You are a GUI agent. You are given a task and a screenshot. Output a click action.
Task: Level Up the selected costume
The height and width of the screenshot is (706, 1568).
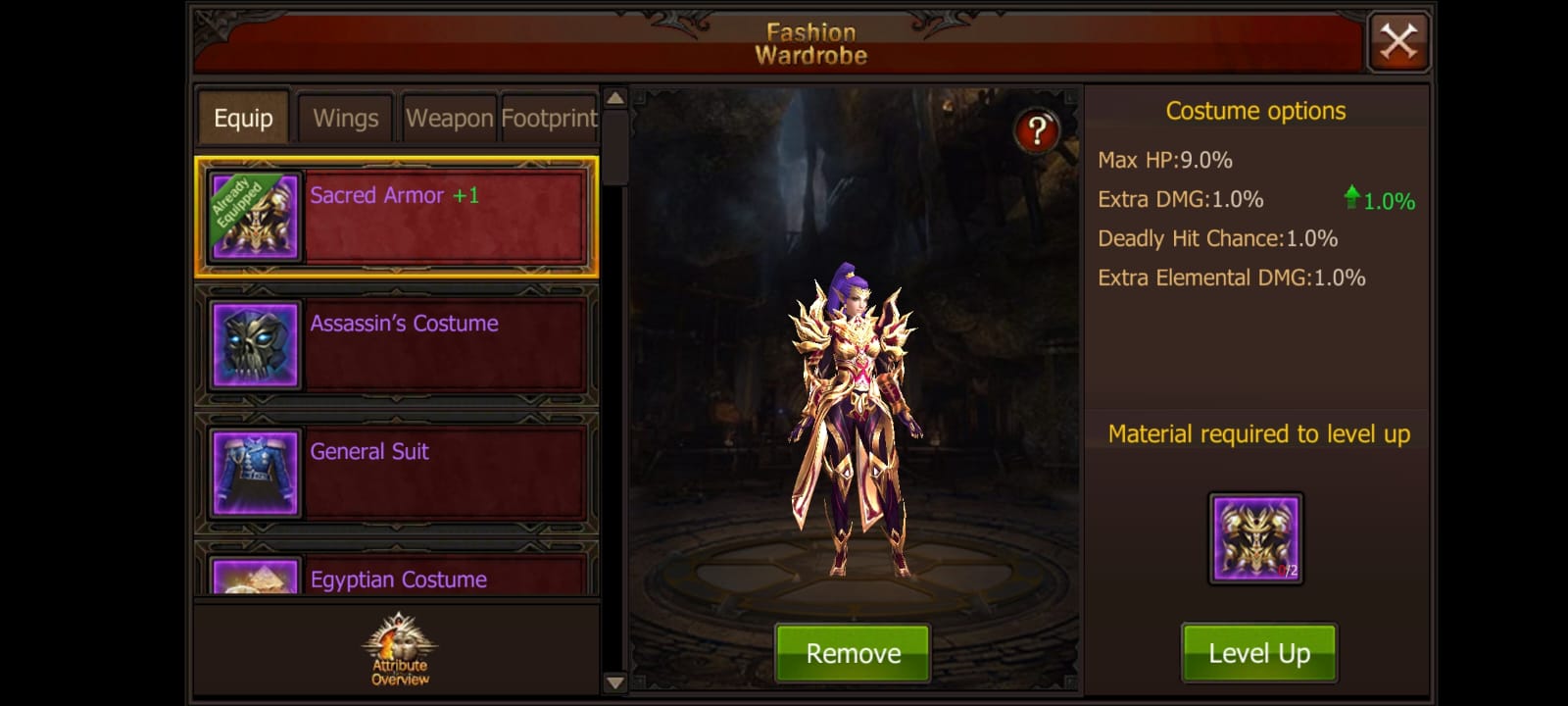(1258, 653)
